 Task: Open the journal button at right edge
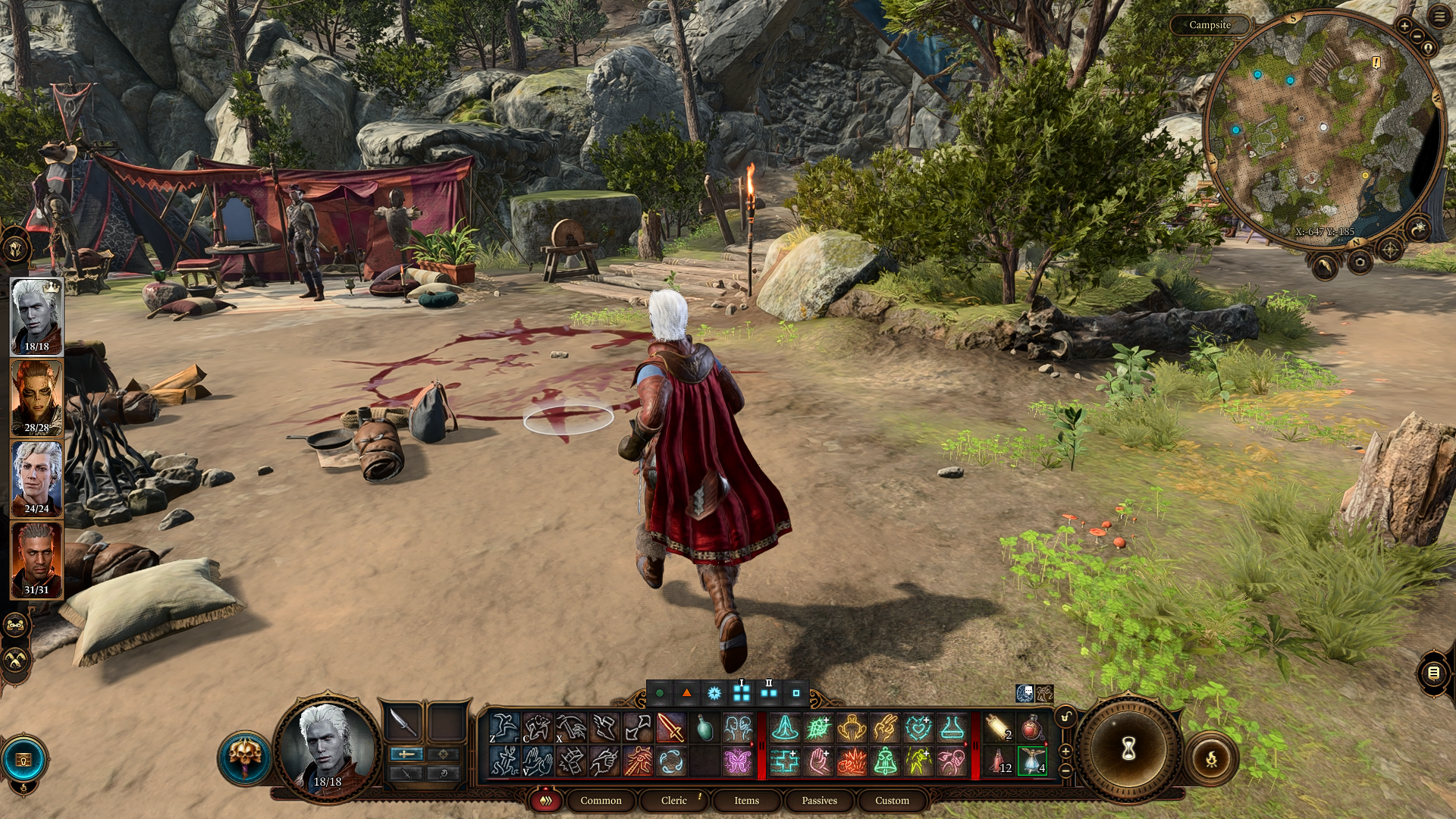[1433, 673]
